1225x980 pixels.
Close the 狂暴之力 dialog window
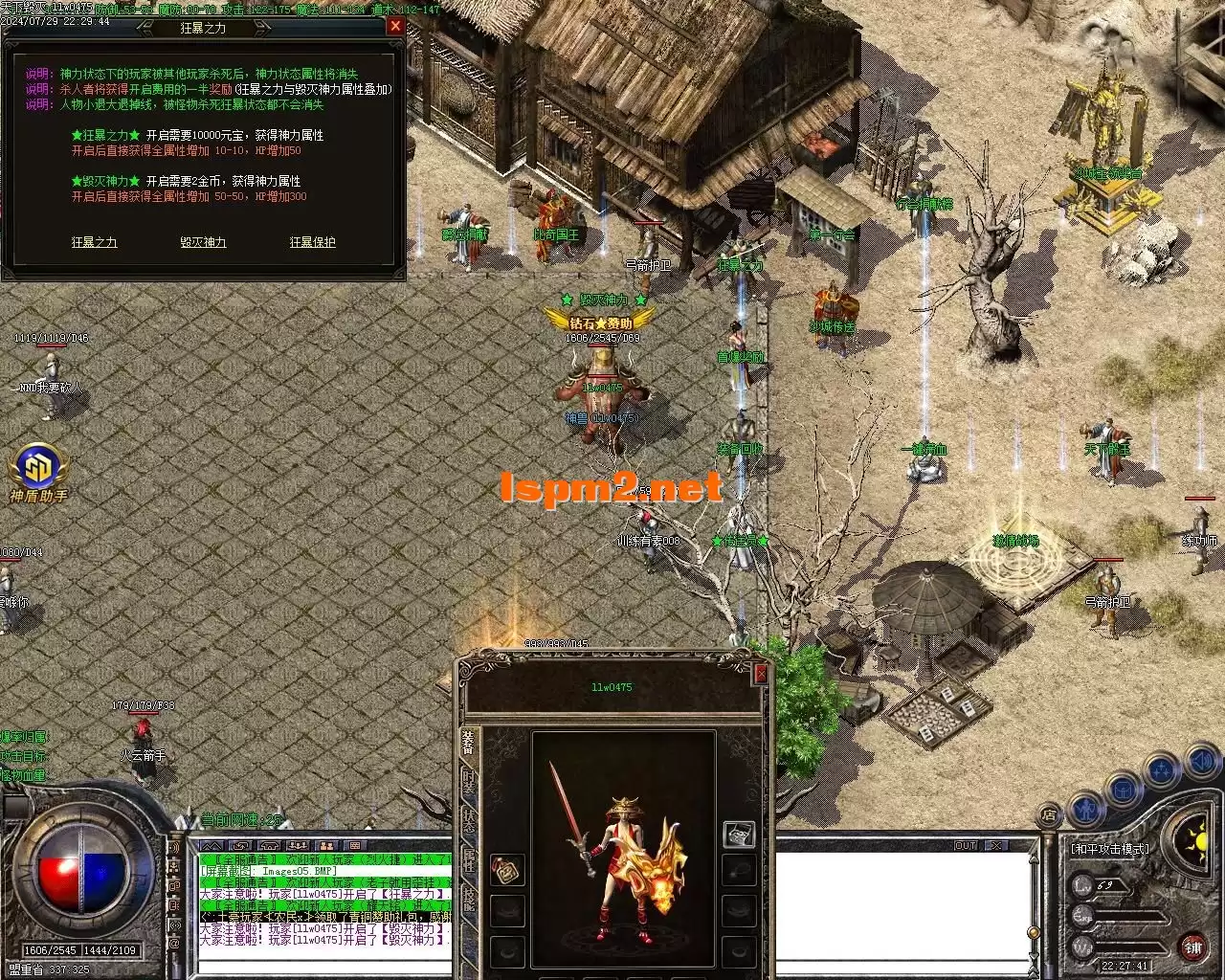coord(395,27)
